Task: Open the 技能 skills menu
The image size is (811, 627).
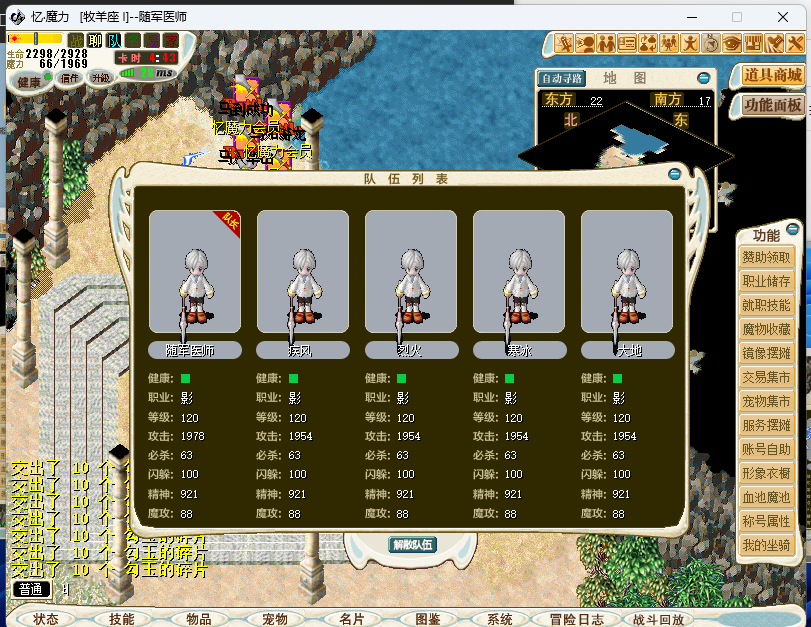Action: [122, 619]
